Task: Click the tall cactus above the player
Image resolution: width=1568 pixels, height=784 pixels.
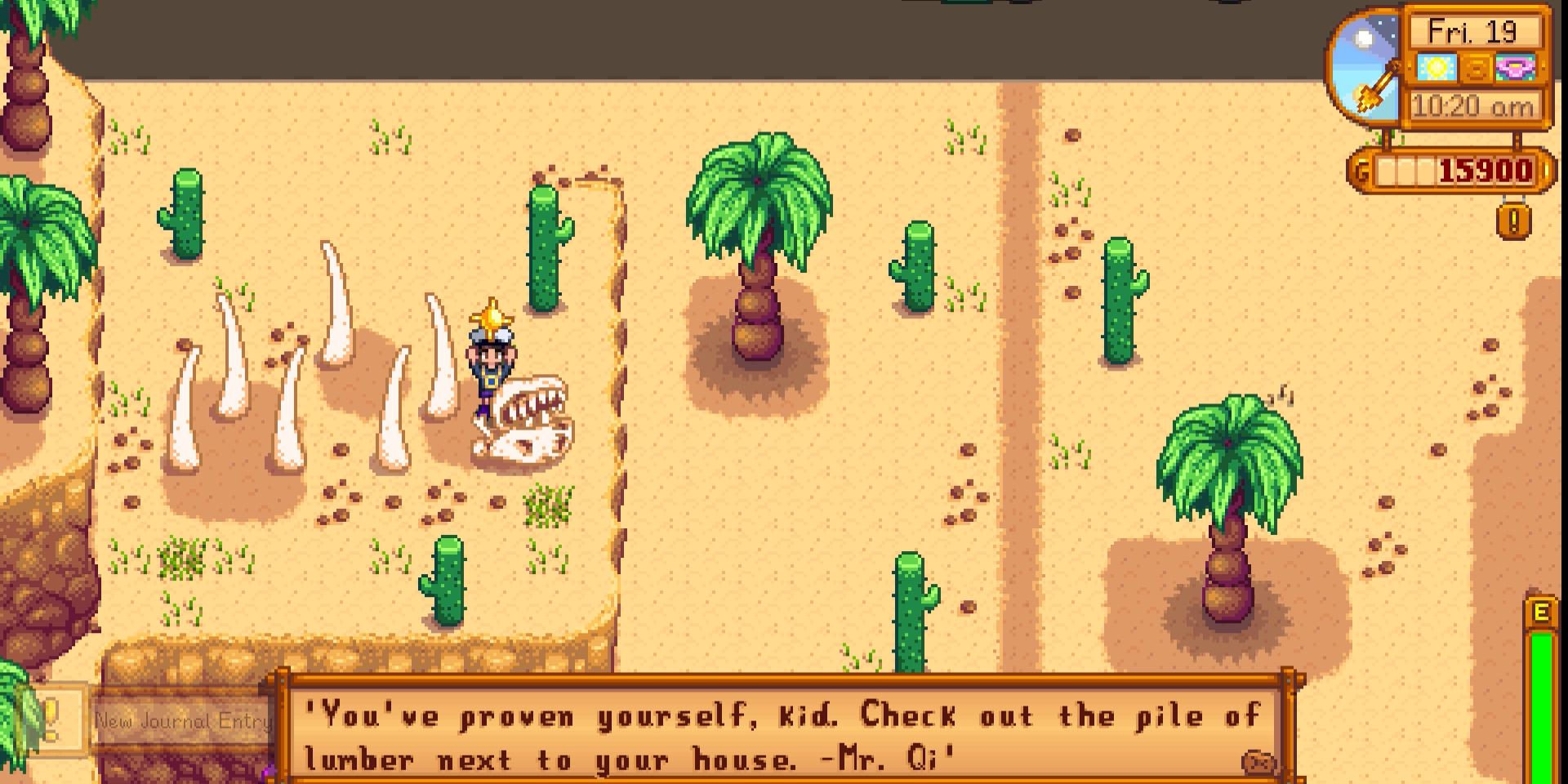Action: tap(543, 245)
